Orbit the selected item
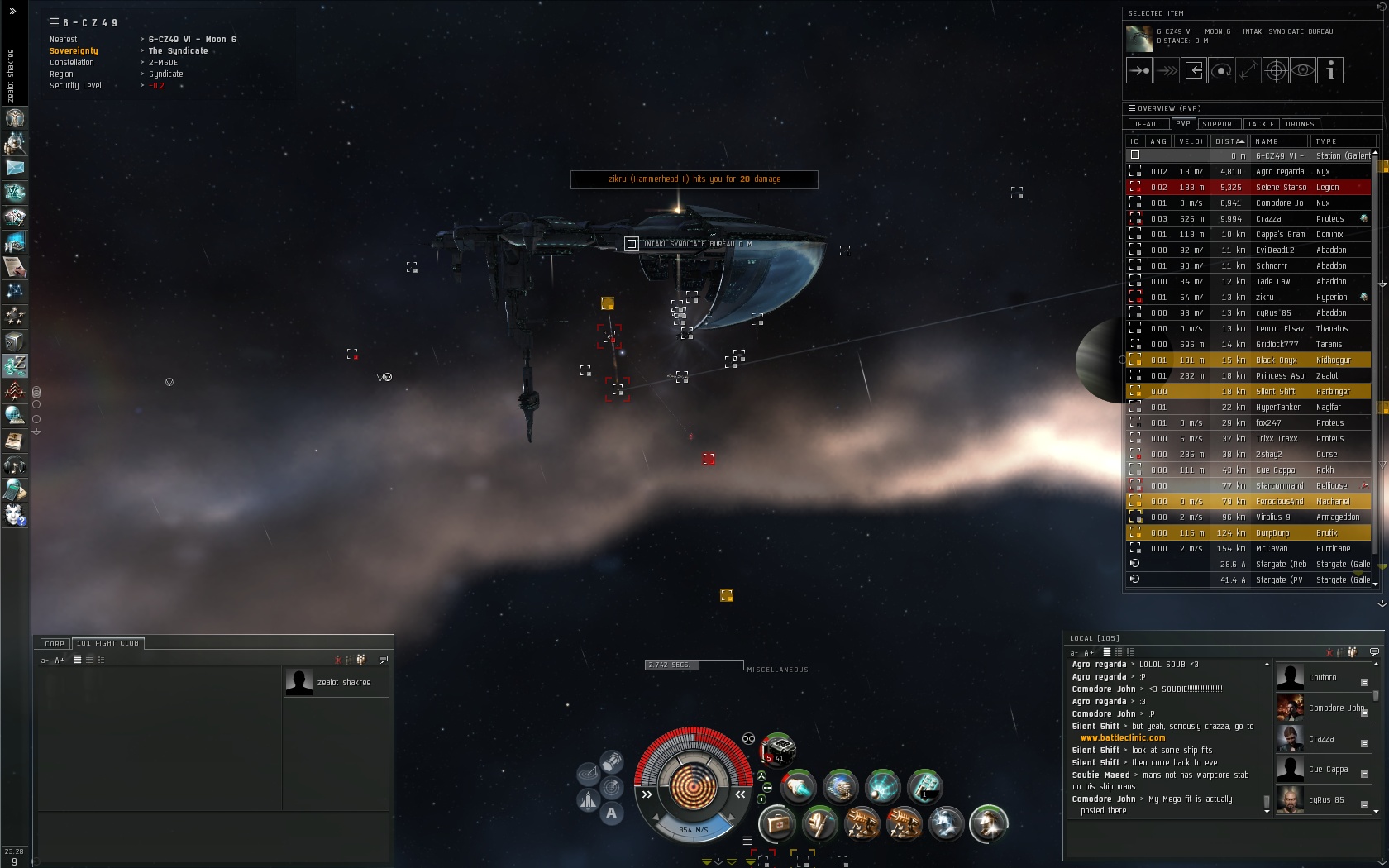This screenshot has height=868, width=1389. click(1221, 71)
